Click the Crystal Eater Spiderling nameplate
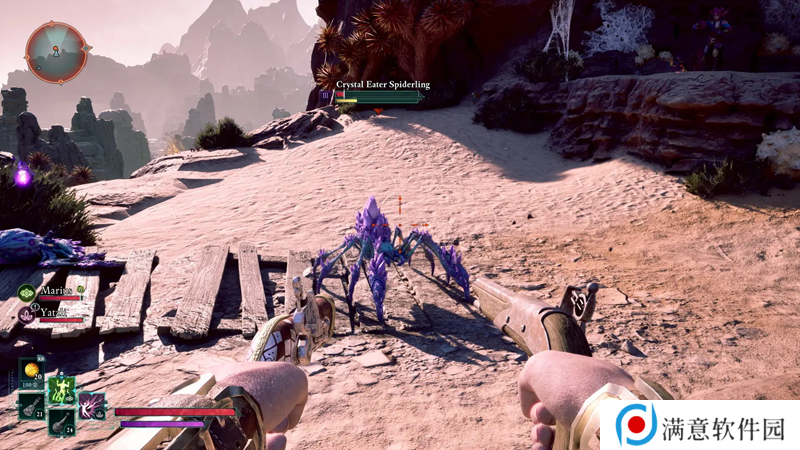 pyautogui.click(x=383, y=85)
